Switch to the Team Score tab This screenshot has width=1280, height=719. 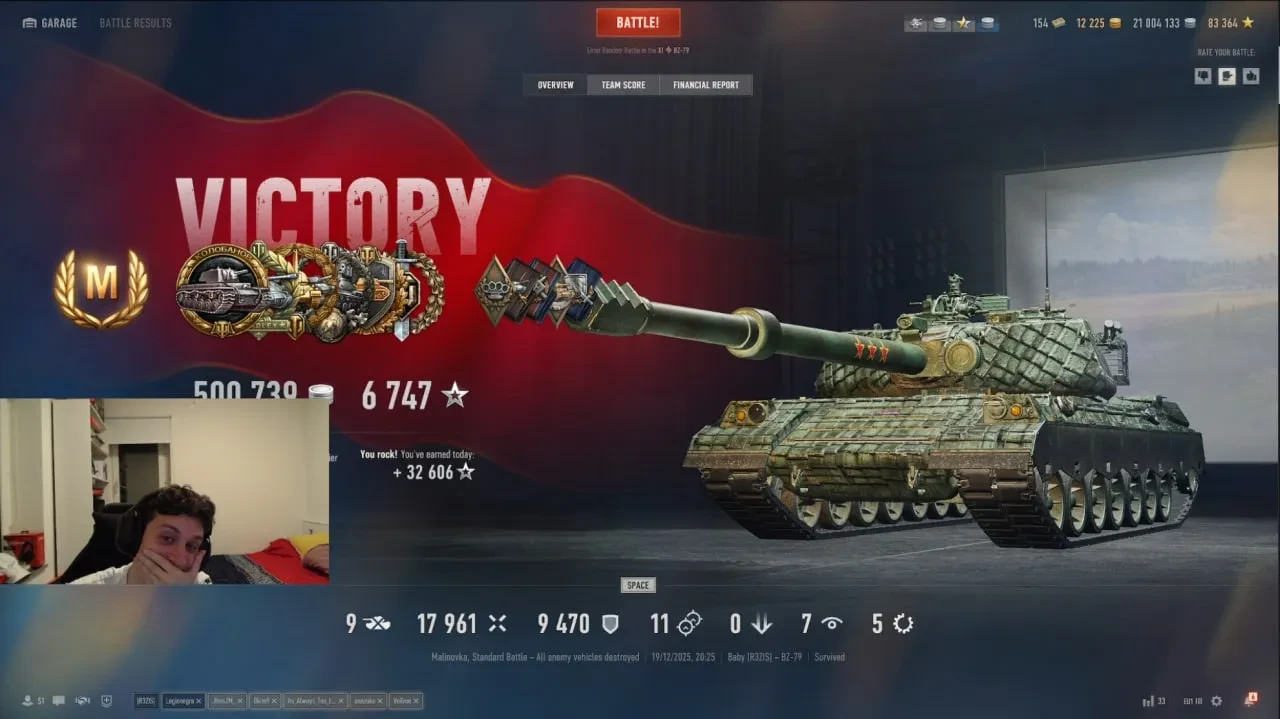pos(623,85)
